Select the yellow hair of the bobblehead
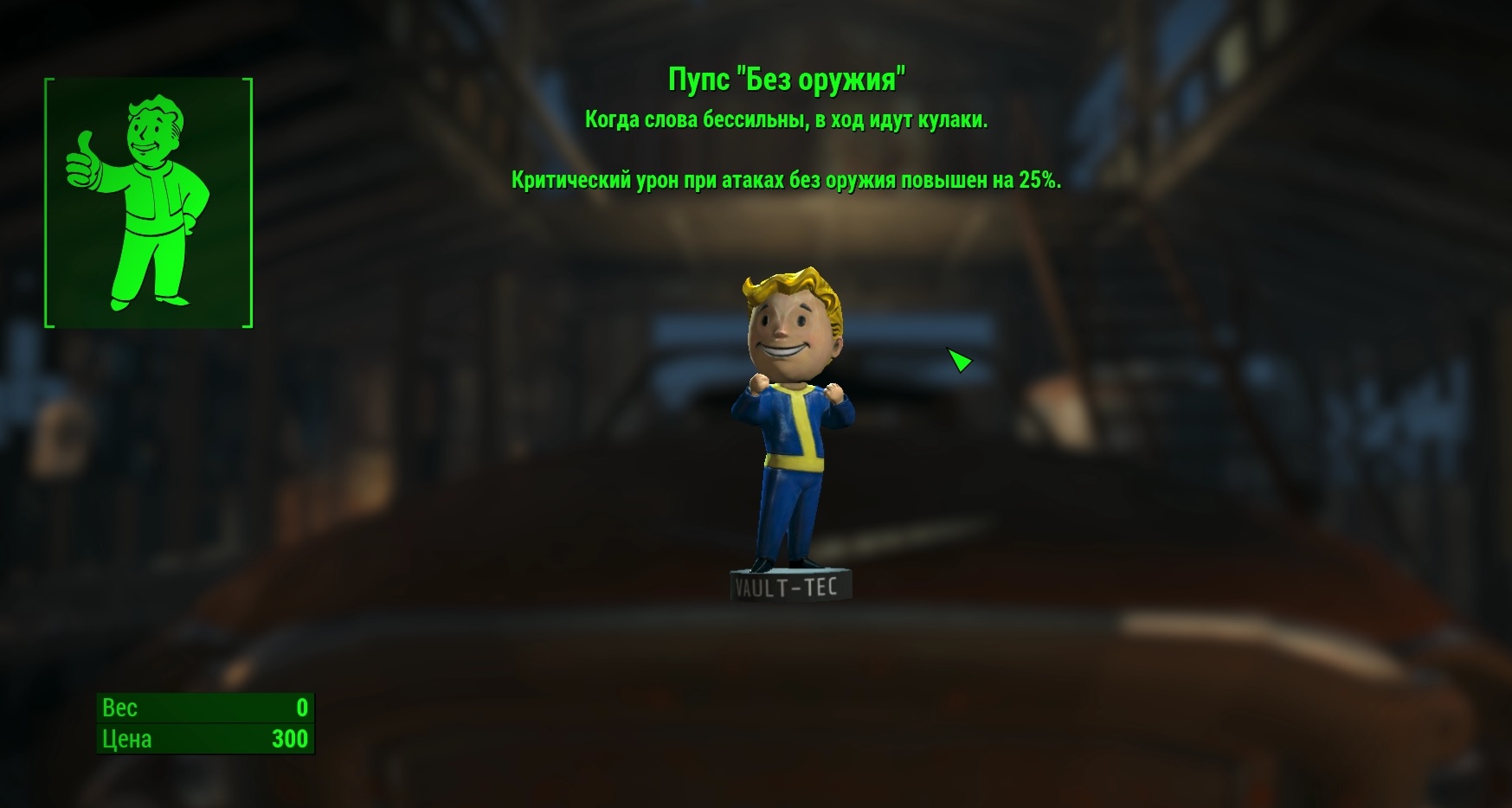 [783, 281]
